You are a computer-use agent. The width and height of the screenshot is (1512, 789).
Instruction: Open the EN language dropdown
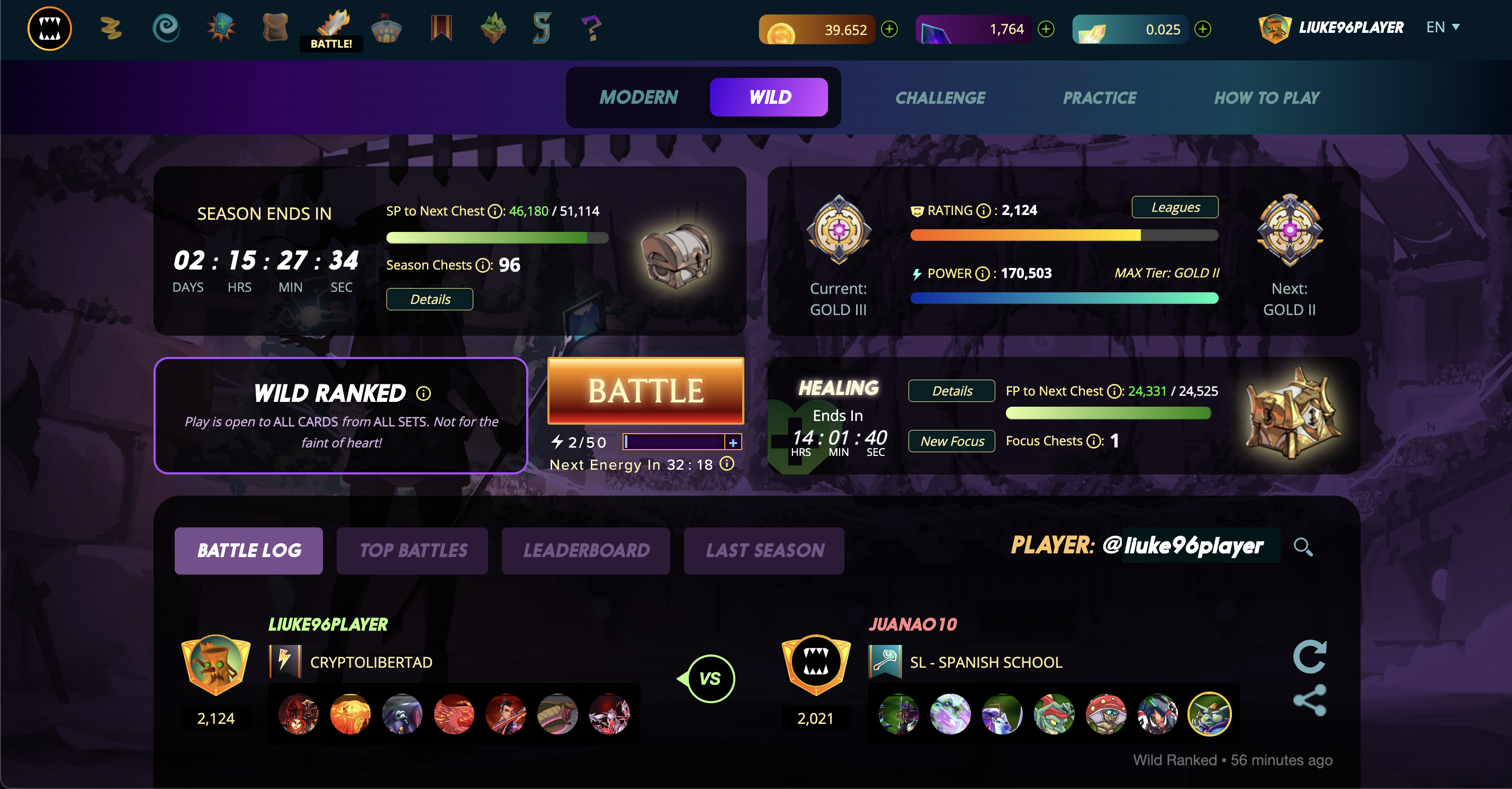pos(1443,27)
